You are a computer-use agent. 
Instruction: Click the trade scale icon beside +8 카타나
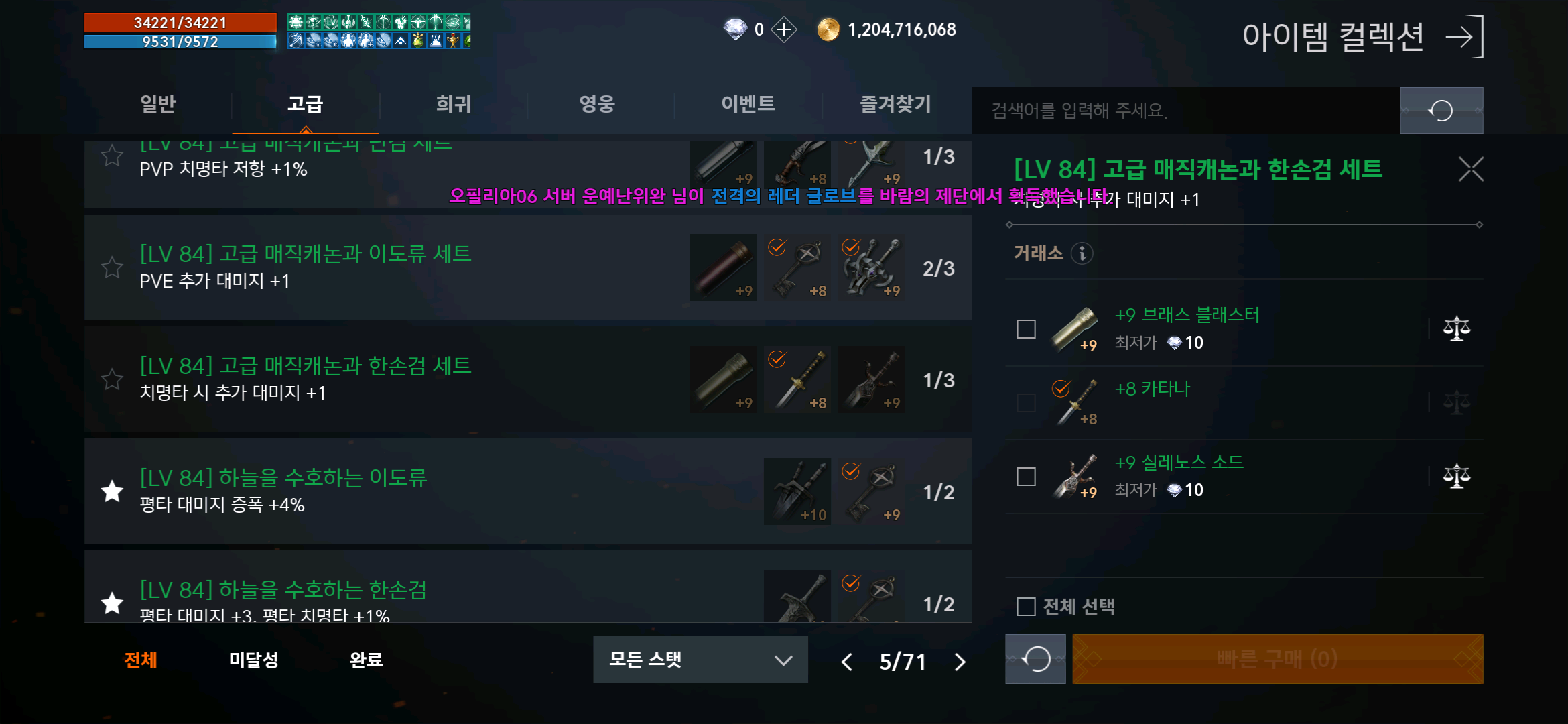tap(1458, 402)
